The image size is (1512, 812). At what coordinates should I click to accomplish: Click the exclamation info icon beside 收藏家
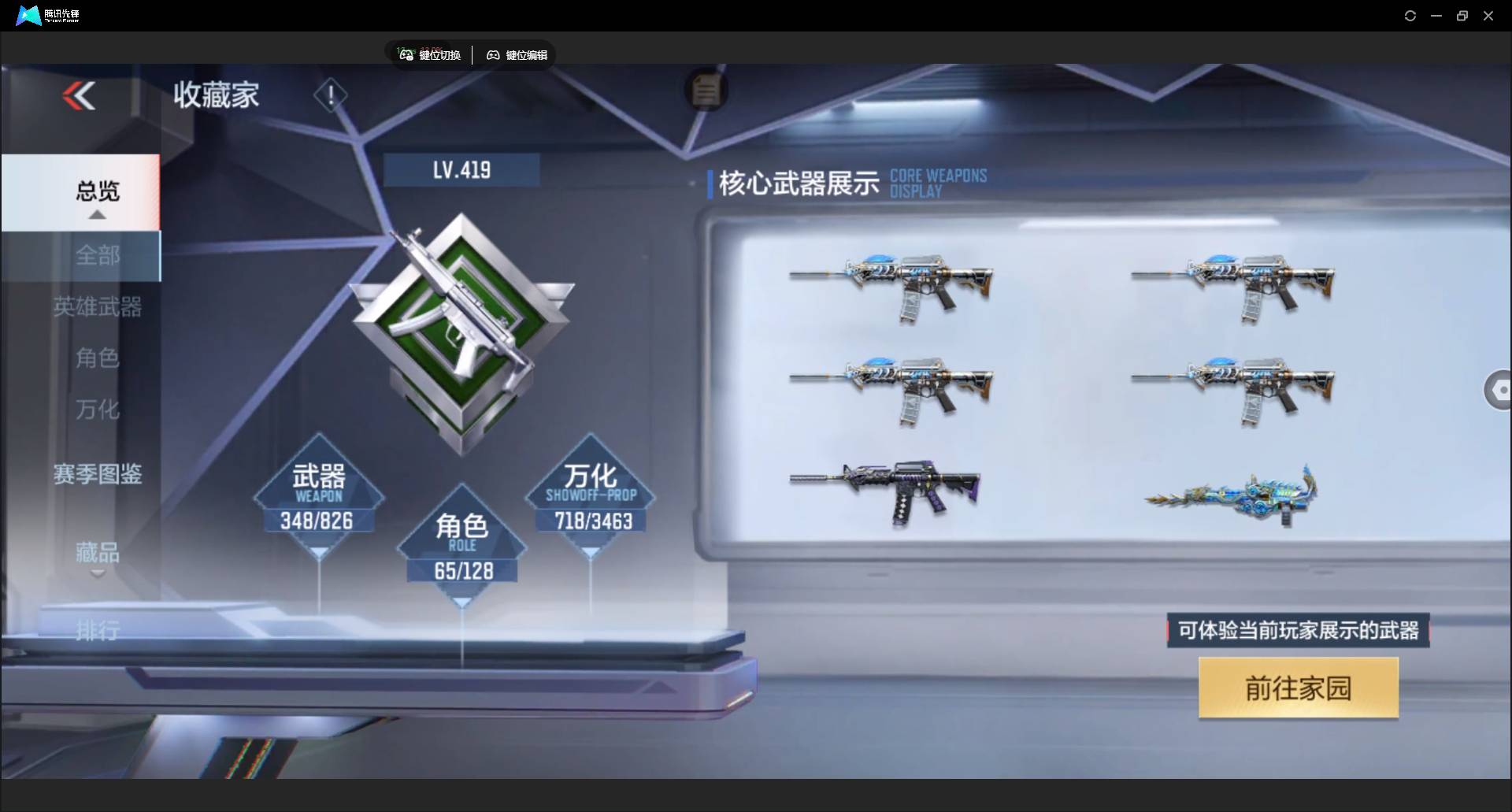330,95
